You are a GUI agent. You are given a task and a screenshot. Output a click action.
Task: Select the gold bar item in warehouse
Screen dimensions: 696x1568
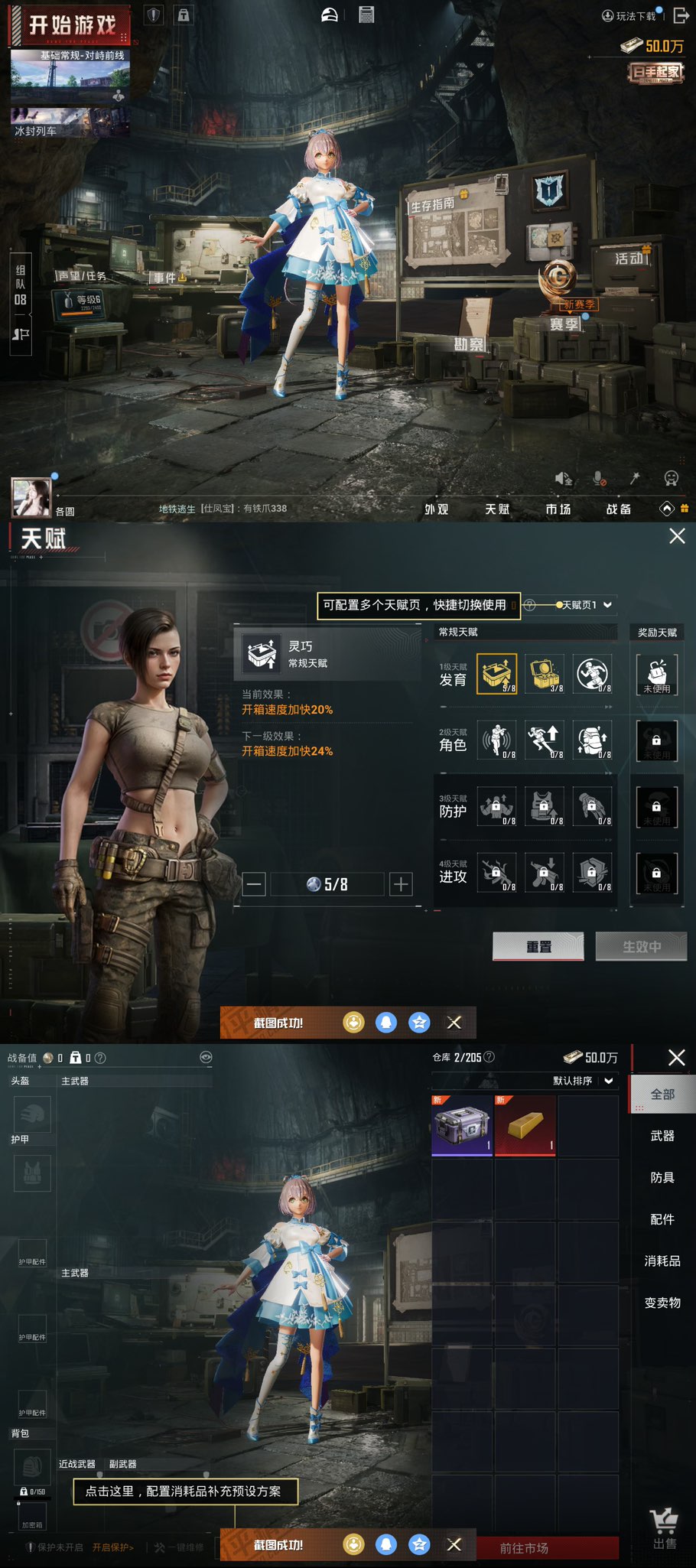tap(525, 1125)
